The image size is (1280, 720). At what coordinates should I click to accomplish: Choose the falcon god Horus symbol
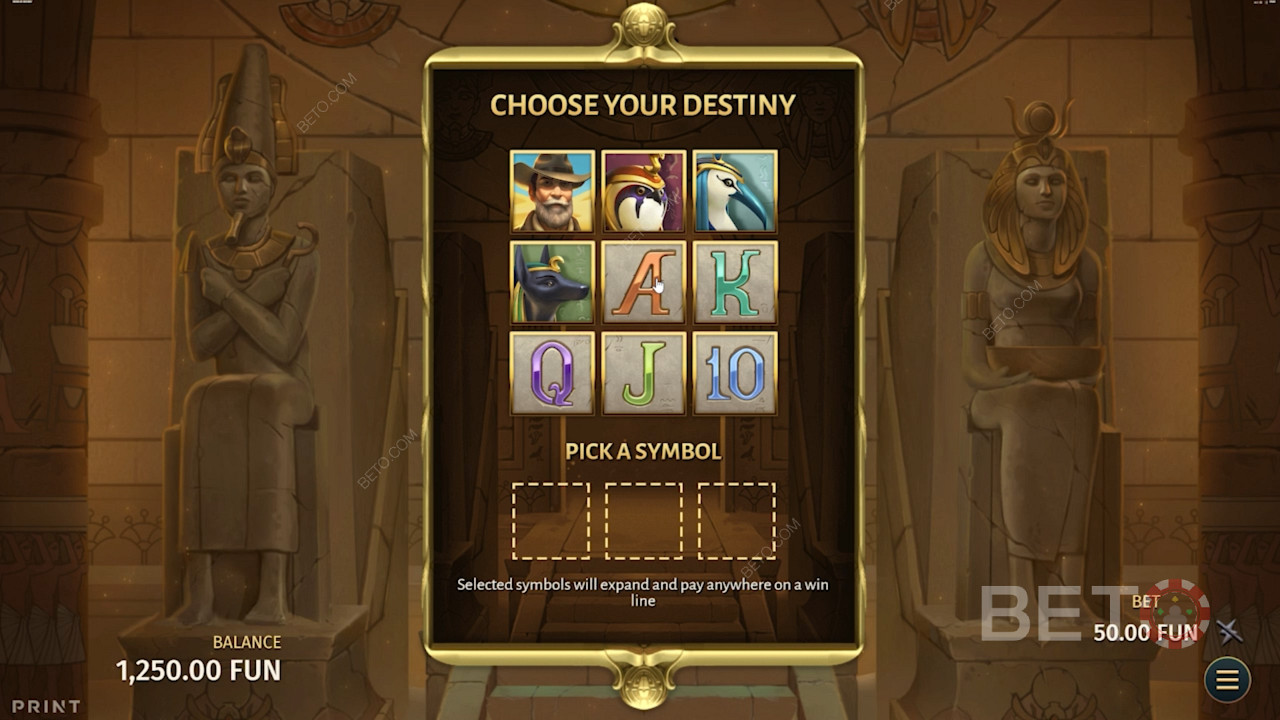[643, 191]
